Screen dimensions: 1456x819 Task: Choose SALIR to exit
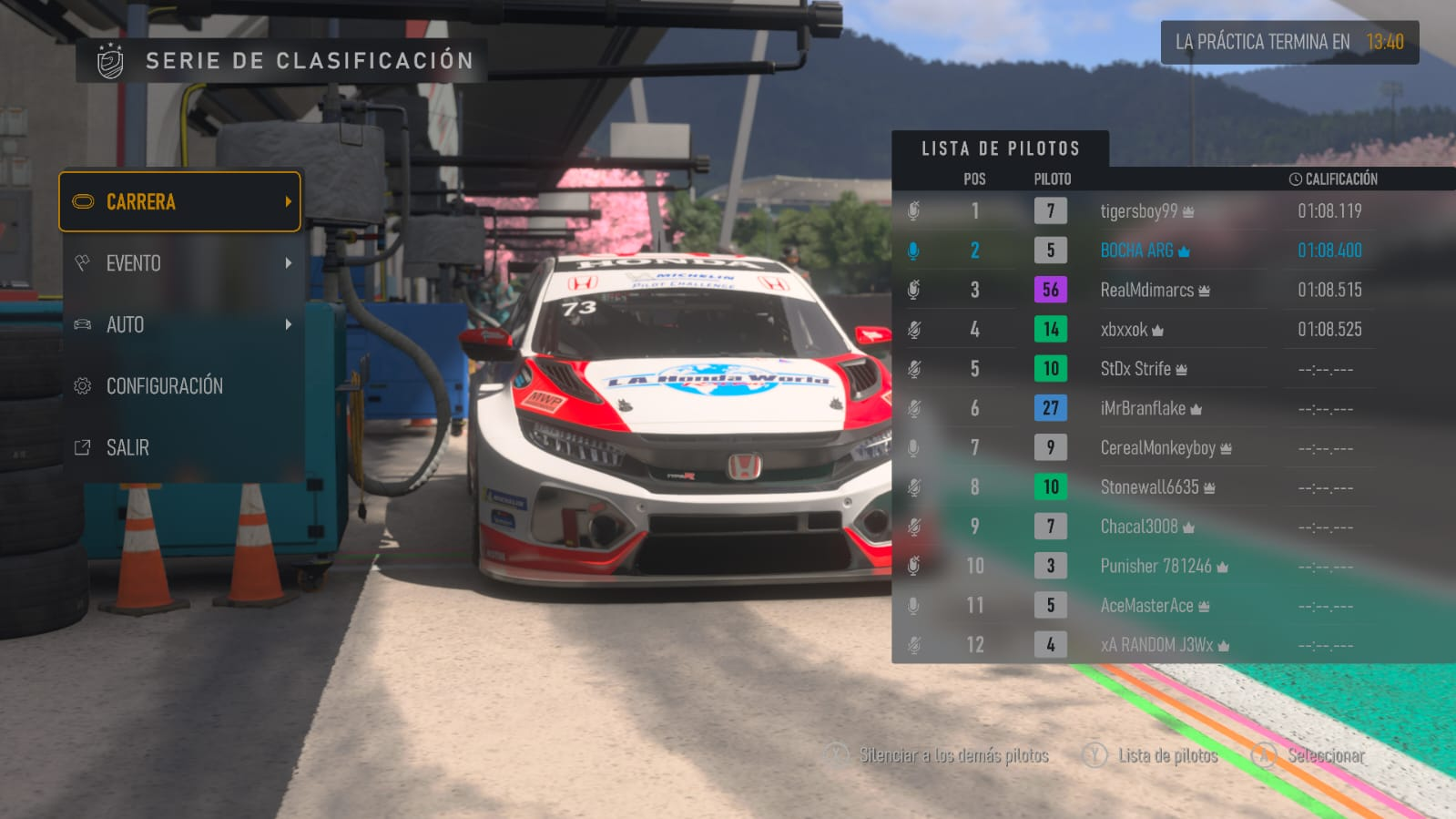pyautogui.click(x=179, y=447)
